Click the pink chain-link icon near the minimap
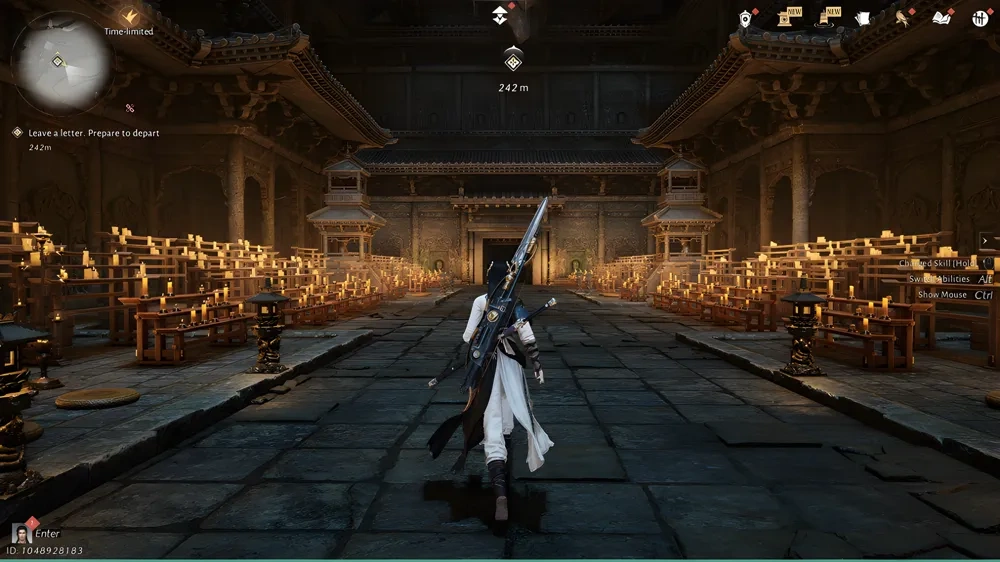The image size is (1000, 562). click(130, 108)
